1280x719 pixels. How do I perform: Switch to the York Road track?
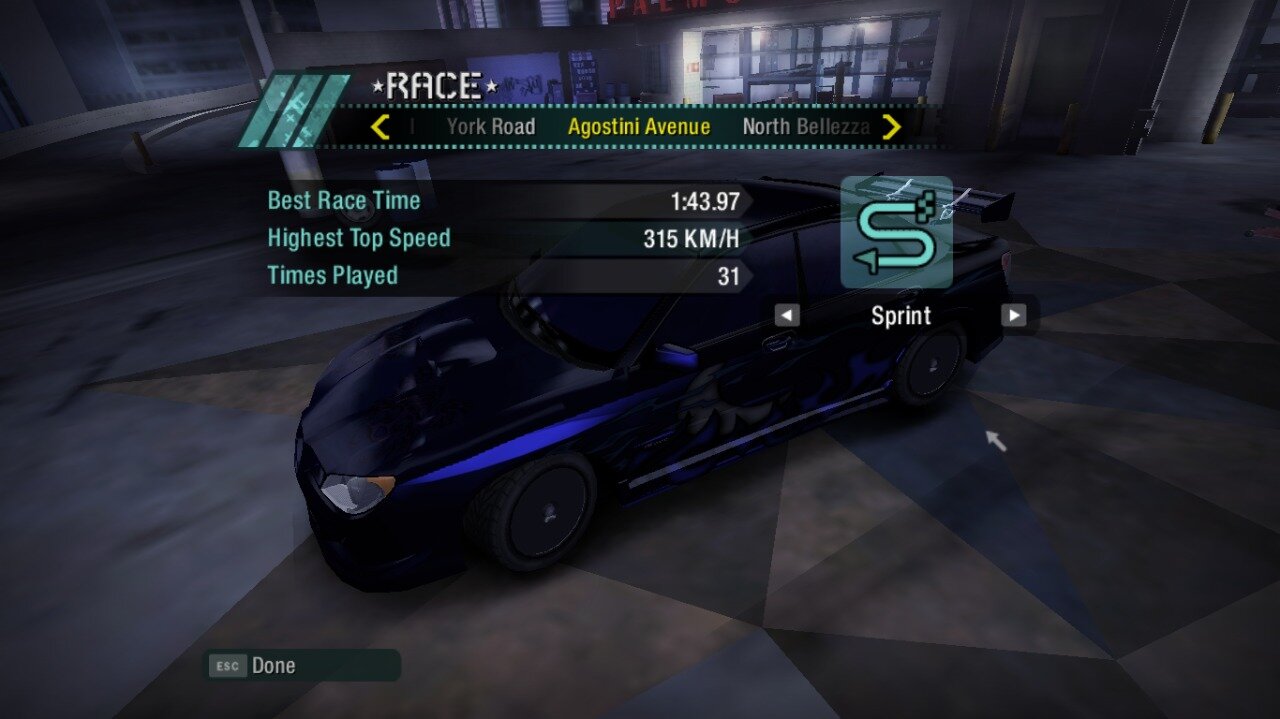pos(490,127)
